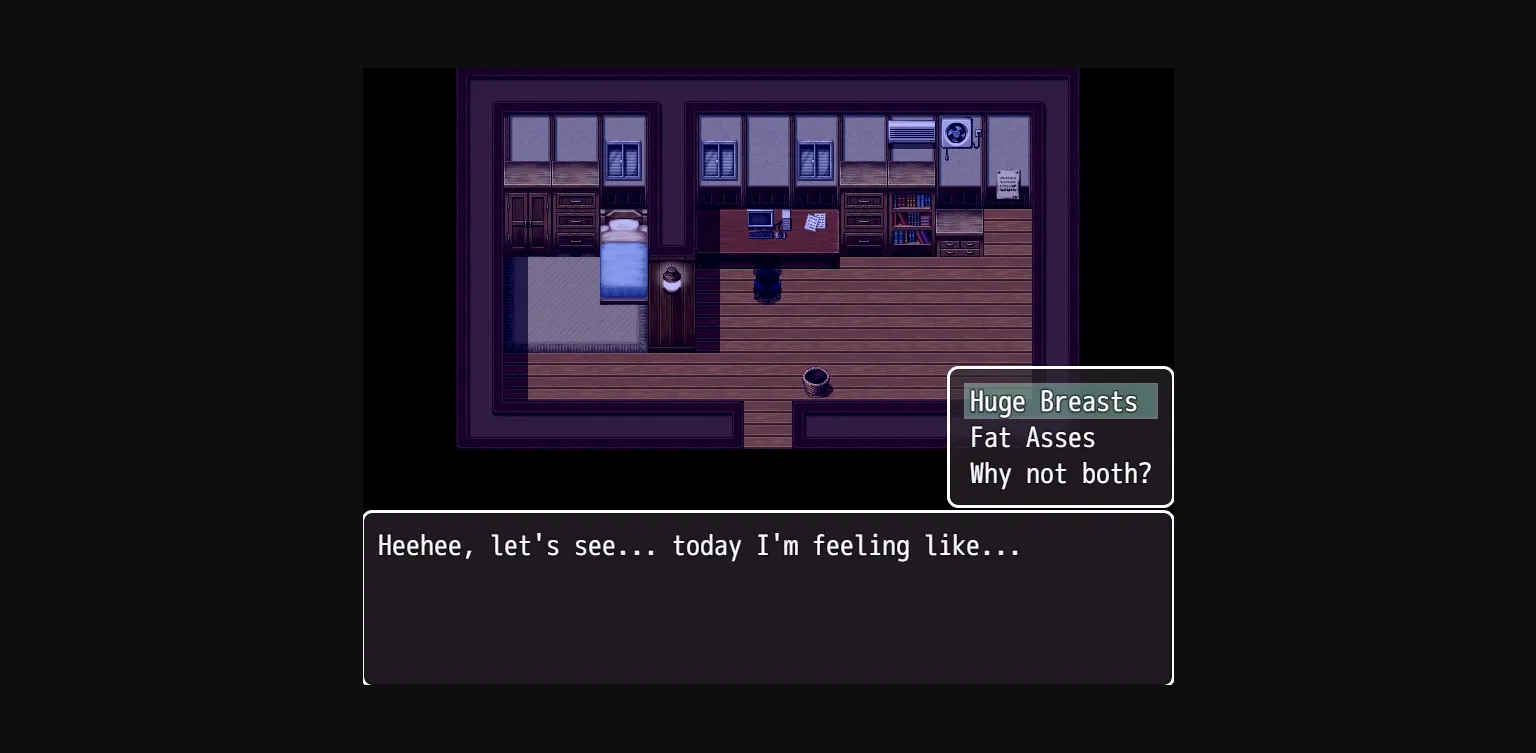Click the dialogue box to advance text
Image resolution: width=1536 pixels, height=753 pixels.
[768, 598]
